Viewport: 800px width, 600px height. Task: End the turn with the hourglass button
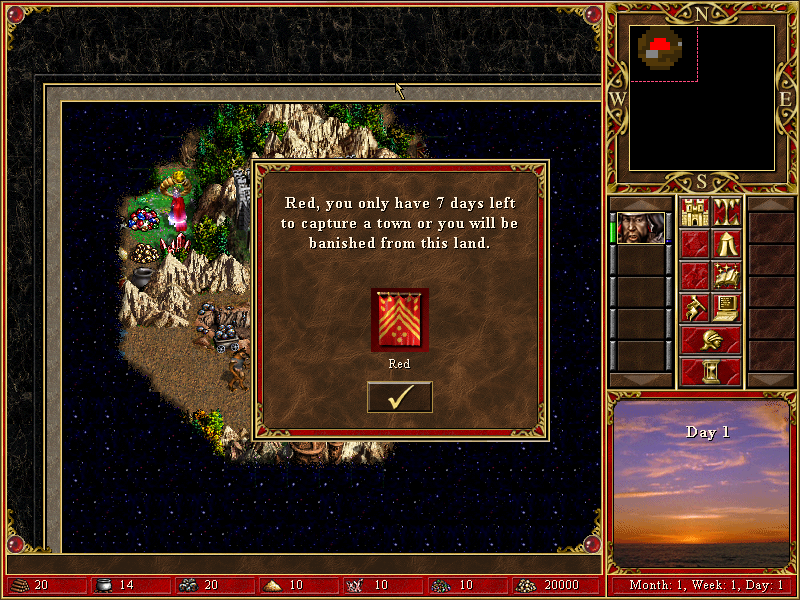[x=710, y=371]
